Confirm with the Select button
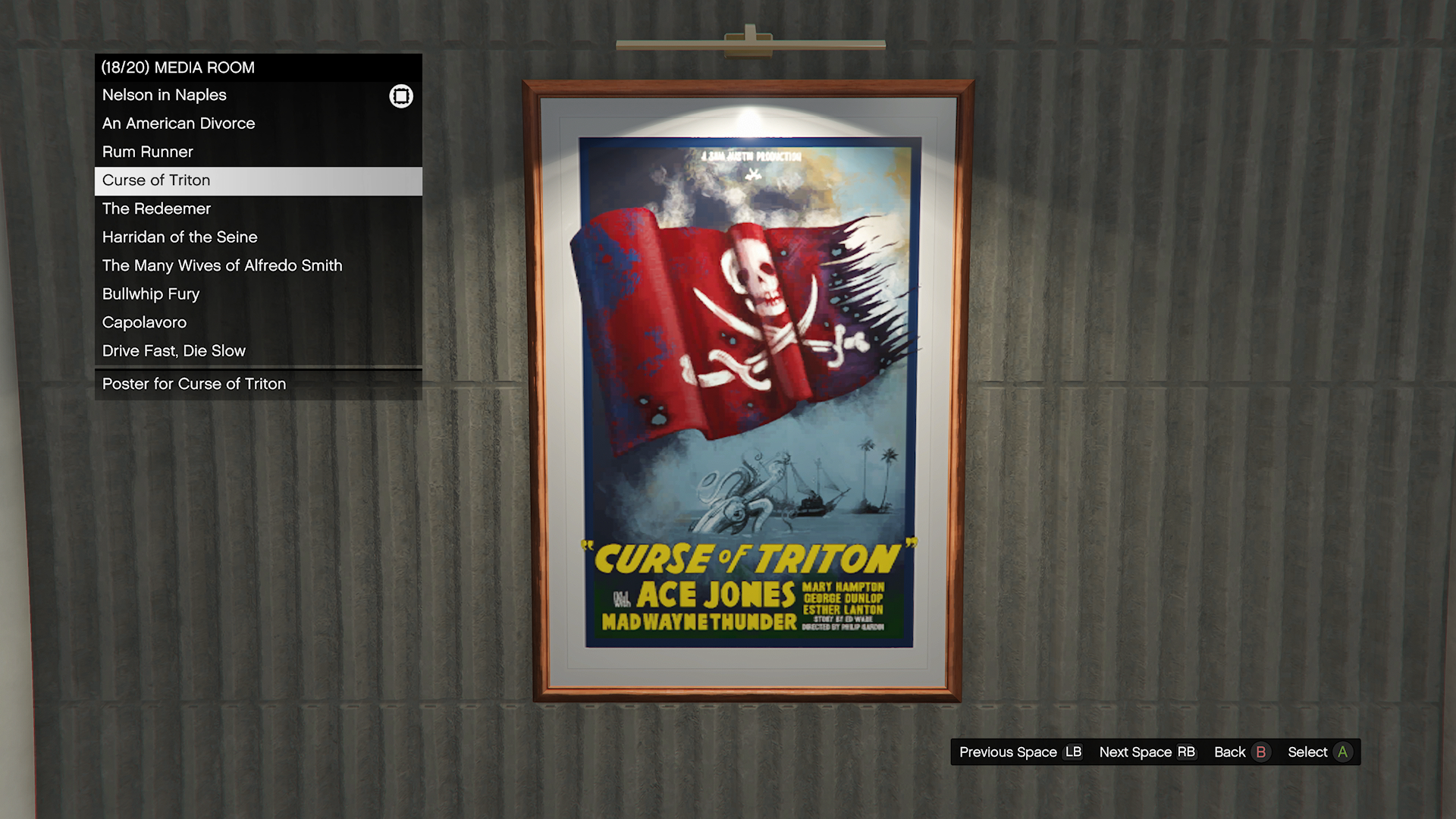This screenshot has height=819, width=1456. (x=1319, y=752)
